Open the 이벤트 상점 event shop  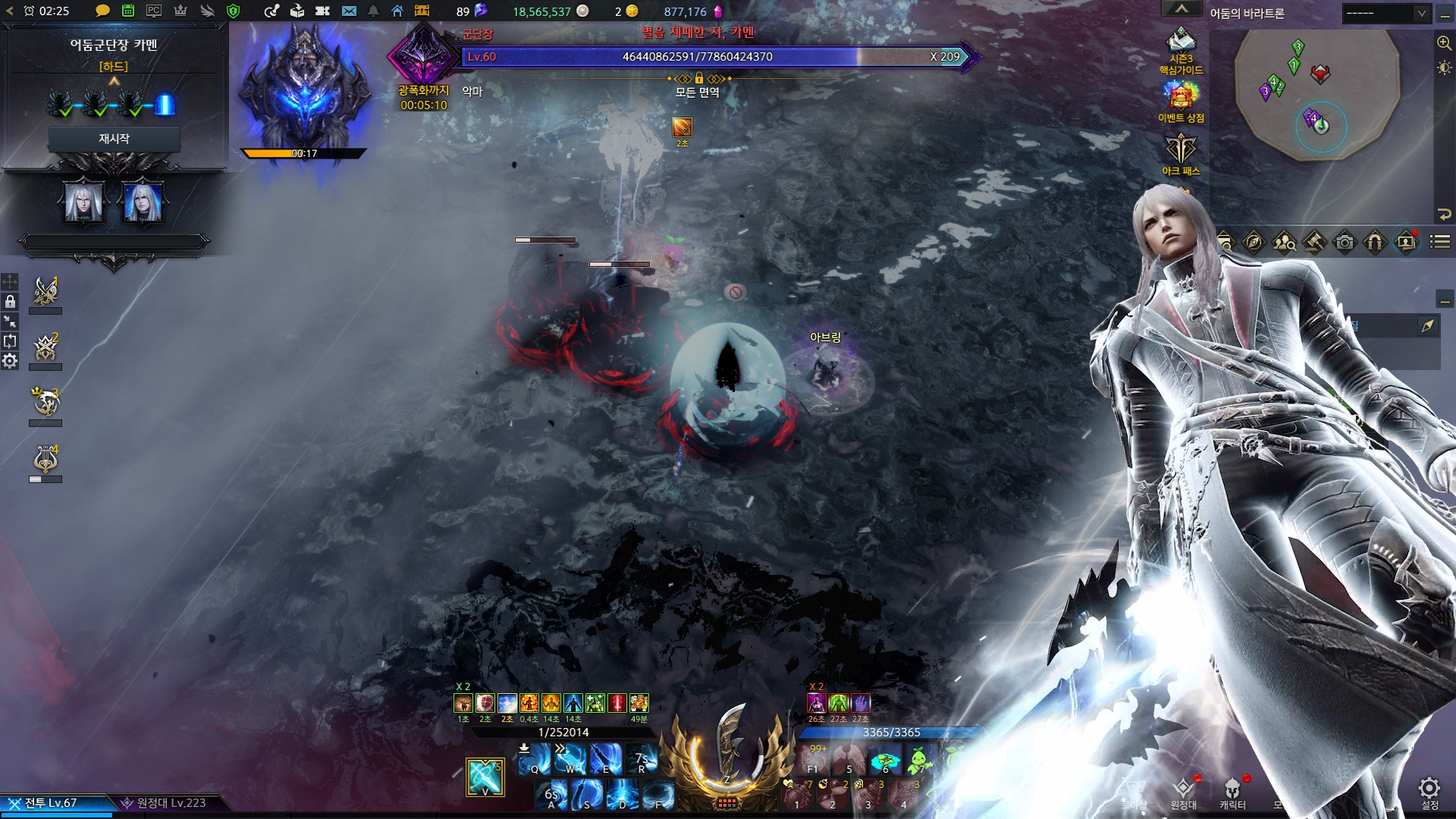[1181, 102]
